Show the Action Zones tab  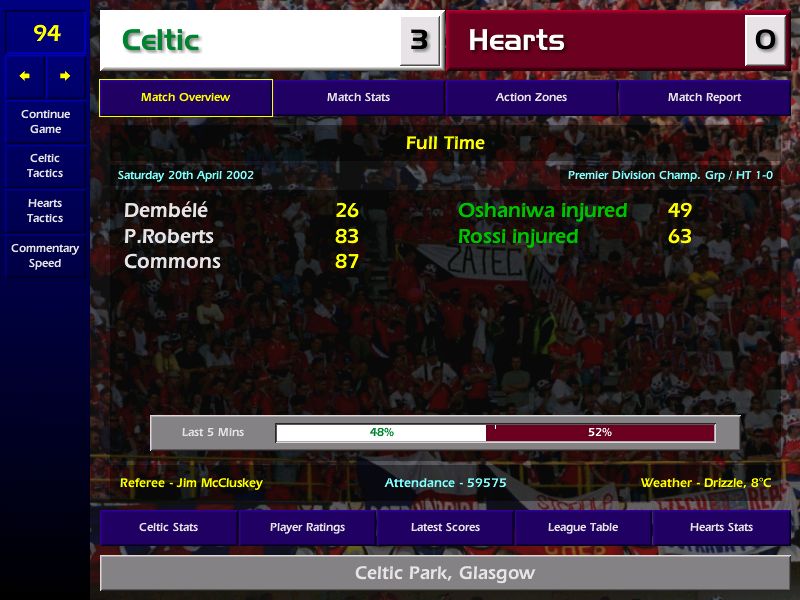(x=531, y=98)
